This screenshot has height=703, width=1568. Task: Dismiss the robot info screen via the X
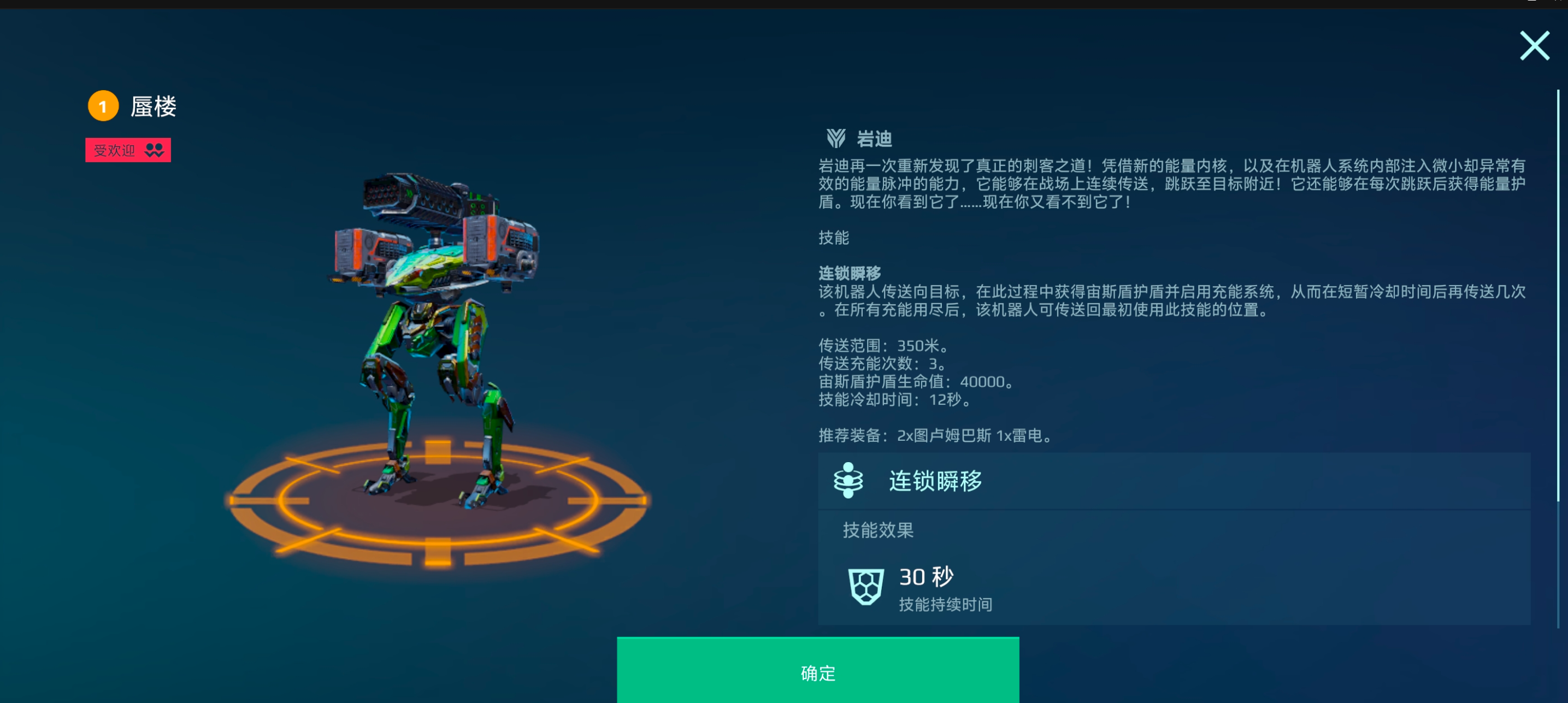1535,45
